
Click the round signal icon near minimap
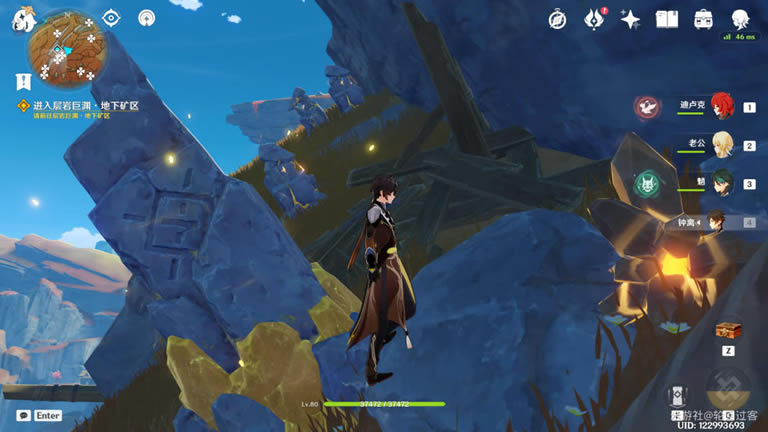point(147,18)
